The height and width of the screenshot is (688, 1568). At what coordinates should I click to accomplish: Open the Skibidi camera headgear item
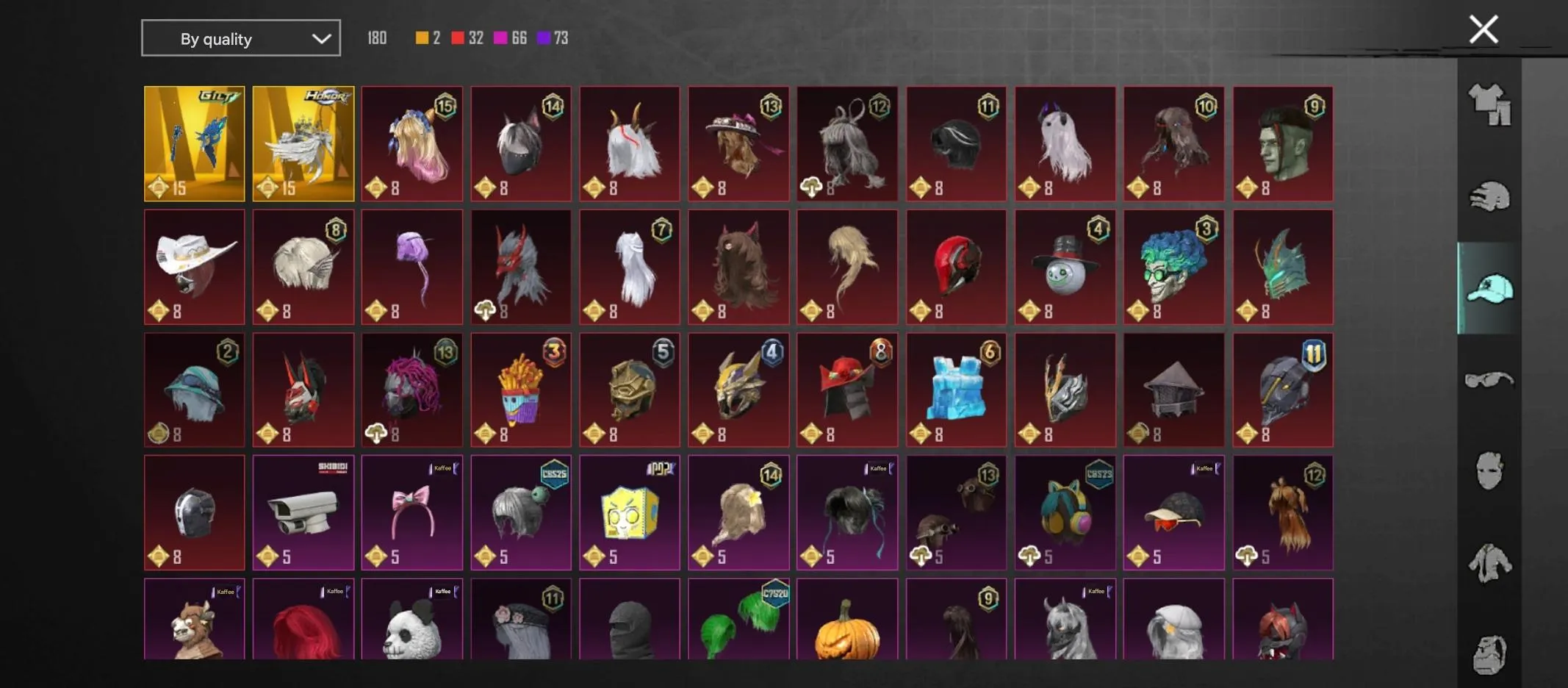coord(303,512)
